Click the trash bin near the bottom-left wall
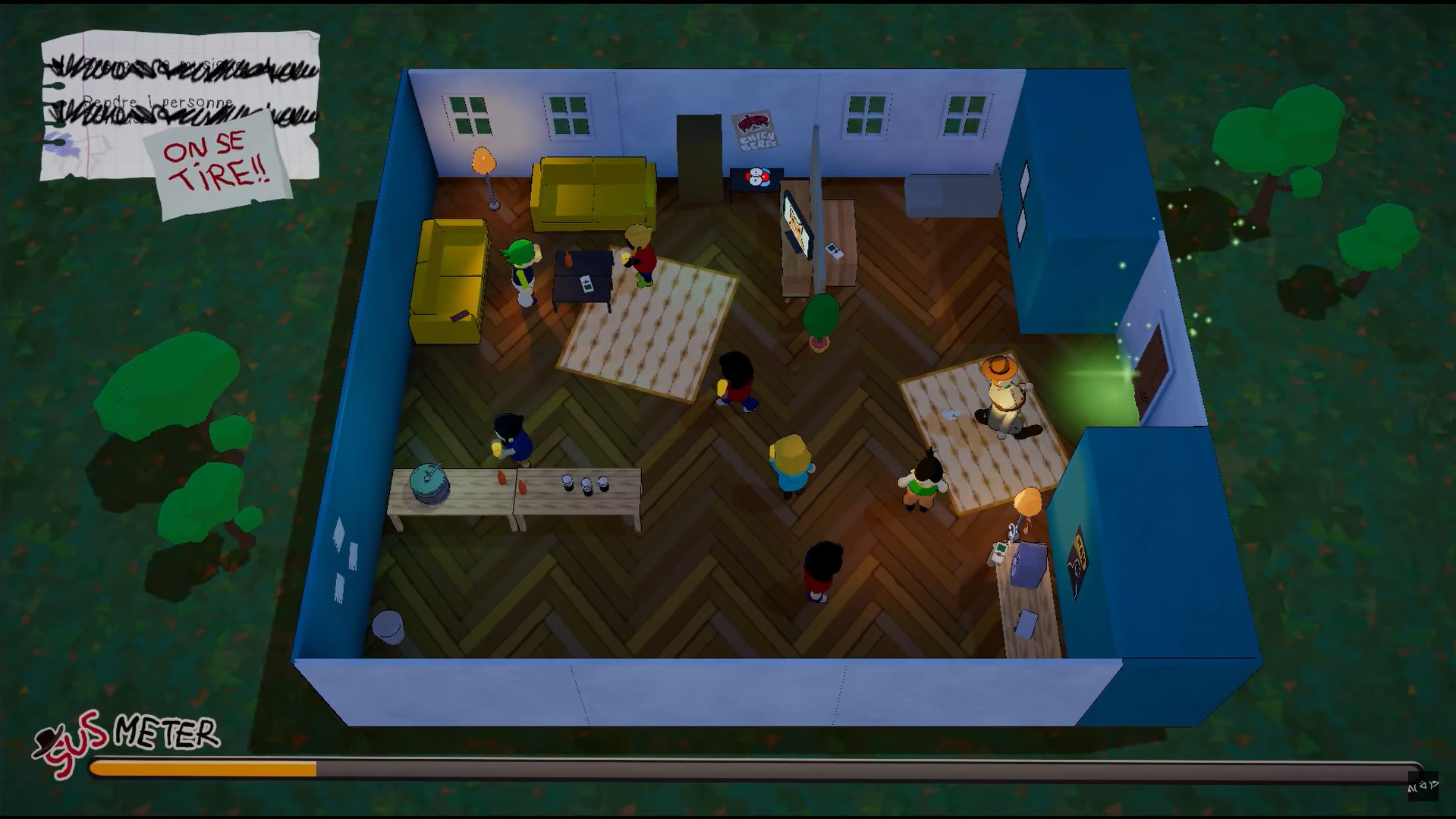 389,624
